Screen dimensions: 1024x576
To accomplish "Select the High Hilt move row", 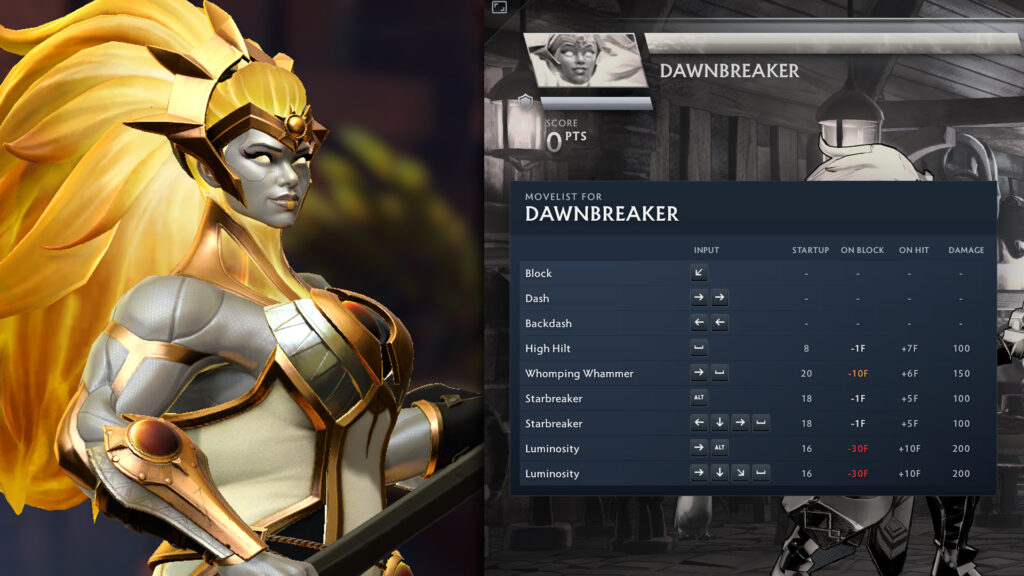I will (x=752, y=348).
